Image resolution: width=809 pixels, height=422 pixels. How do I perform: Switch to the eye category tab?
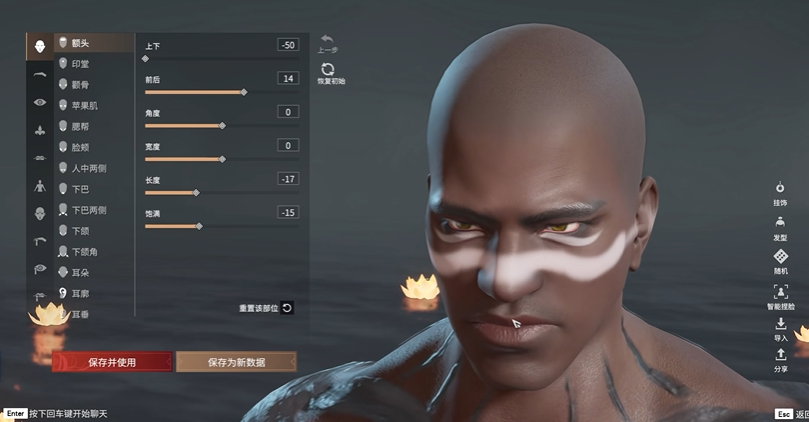(x=40, y=102)
